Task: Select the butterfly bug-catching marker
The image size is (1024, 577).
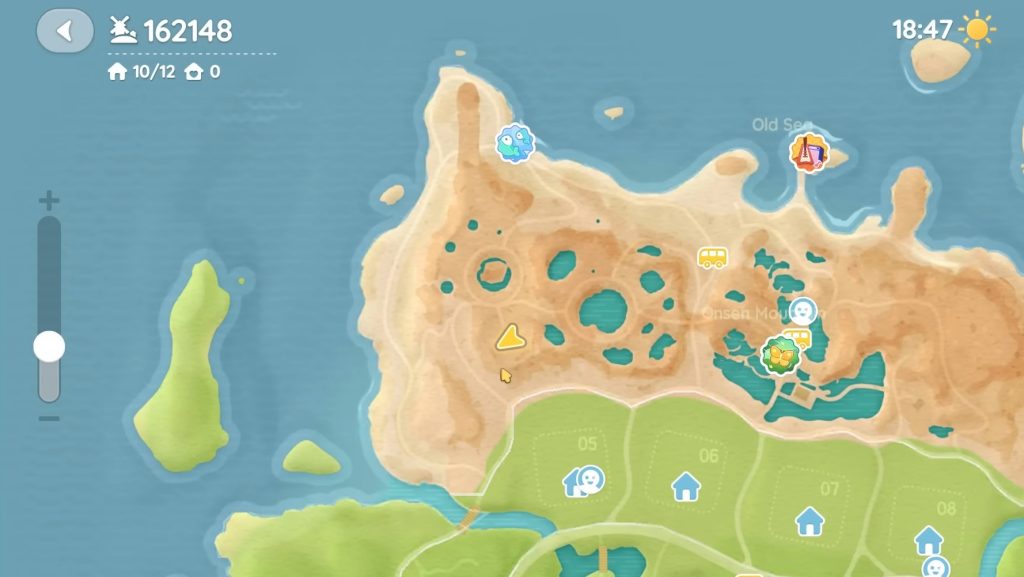Action: [780, 355]
